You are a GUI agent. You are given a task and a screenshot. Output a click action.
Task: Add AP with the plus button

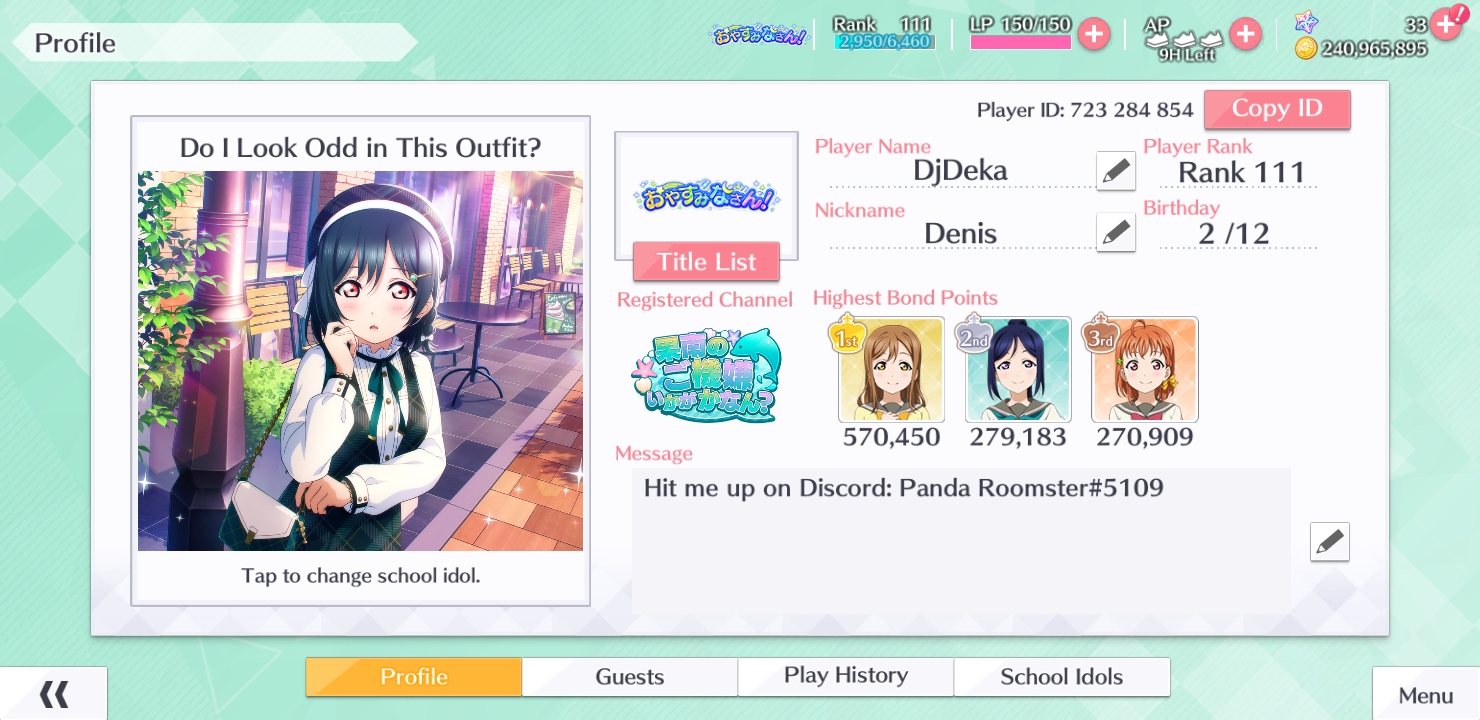(1245, 34)
